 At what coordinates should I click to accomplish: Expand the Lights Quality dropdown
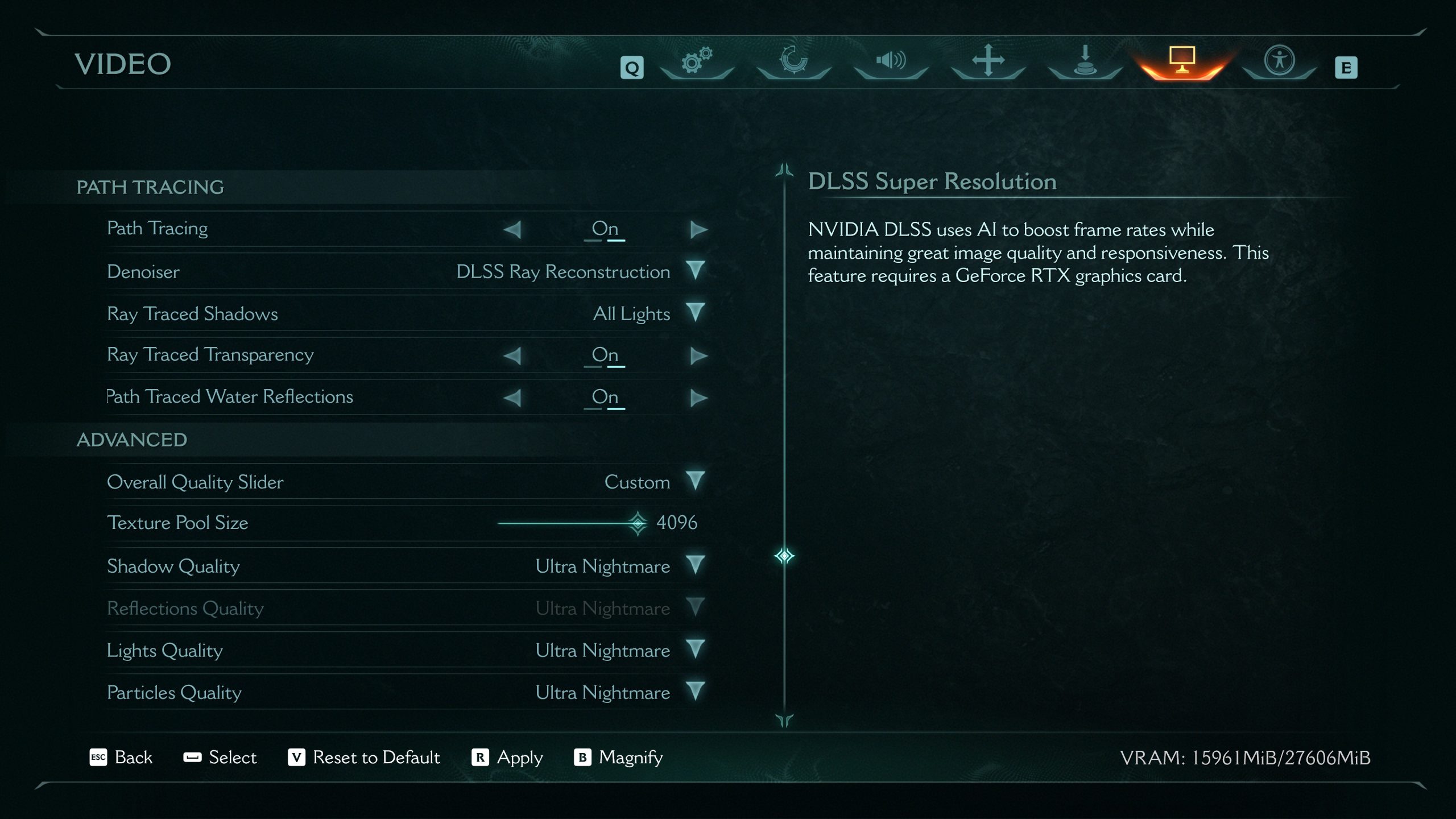click(x=695, y=650)
